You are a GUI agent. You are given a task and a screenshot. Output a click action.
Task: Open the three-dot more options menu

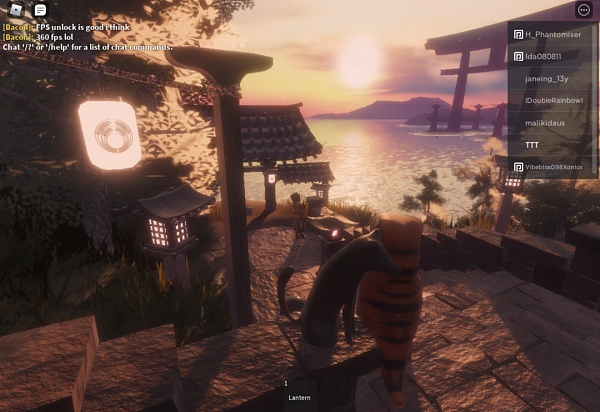pyautogui.click(x=584, y=10)
